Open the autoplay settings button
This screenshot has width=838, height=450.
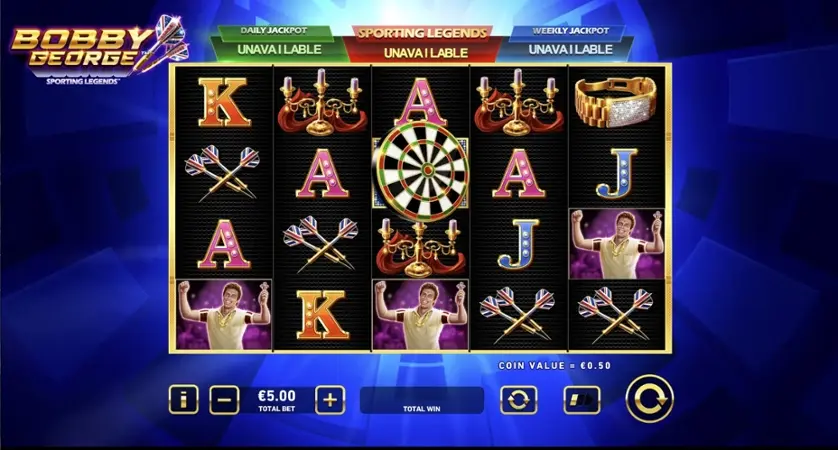tap(518, 400)
